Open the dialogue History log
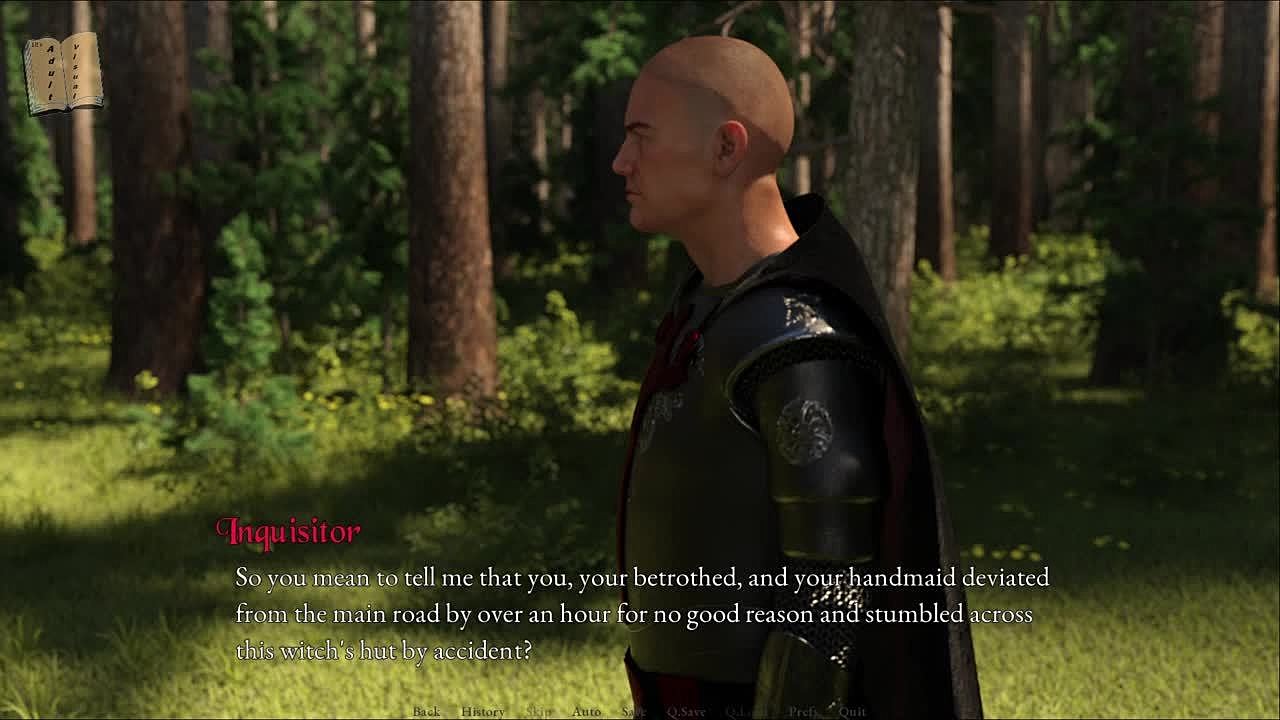Image resolution: width=1280 pixels, height=720 pixels. [482, 712]
